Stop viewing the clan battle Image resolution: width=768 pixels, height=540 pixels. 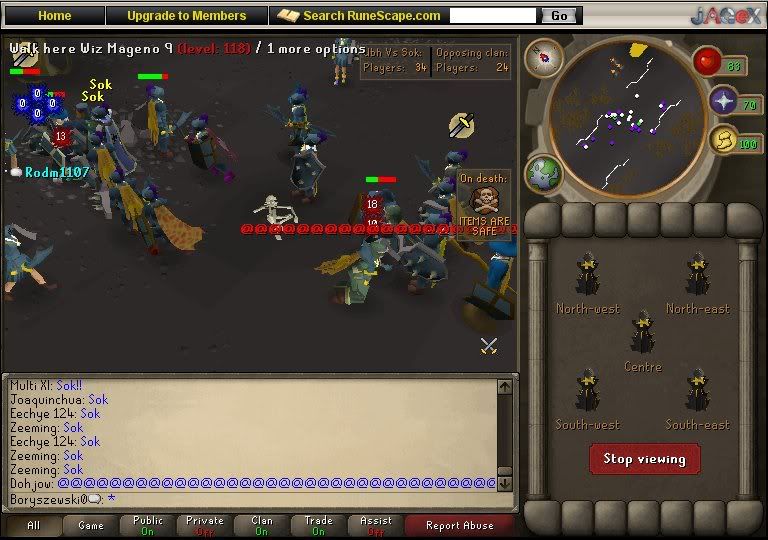click(644, 459)
